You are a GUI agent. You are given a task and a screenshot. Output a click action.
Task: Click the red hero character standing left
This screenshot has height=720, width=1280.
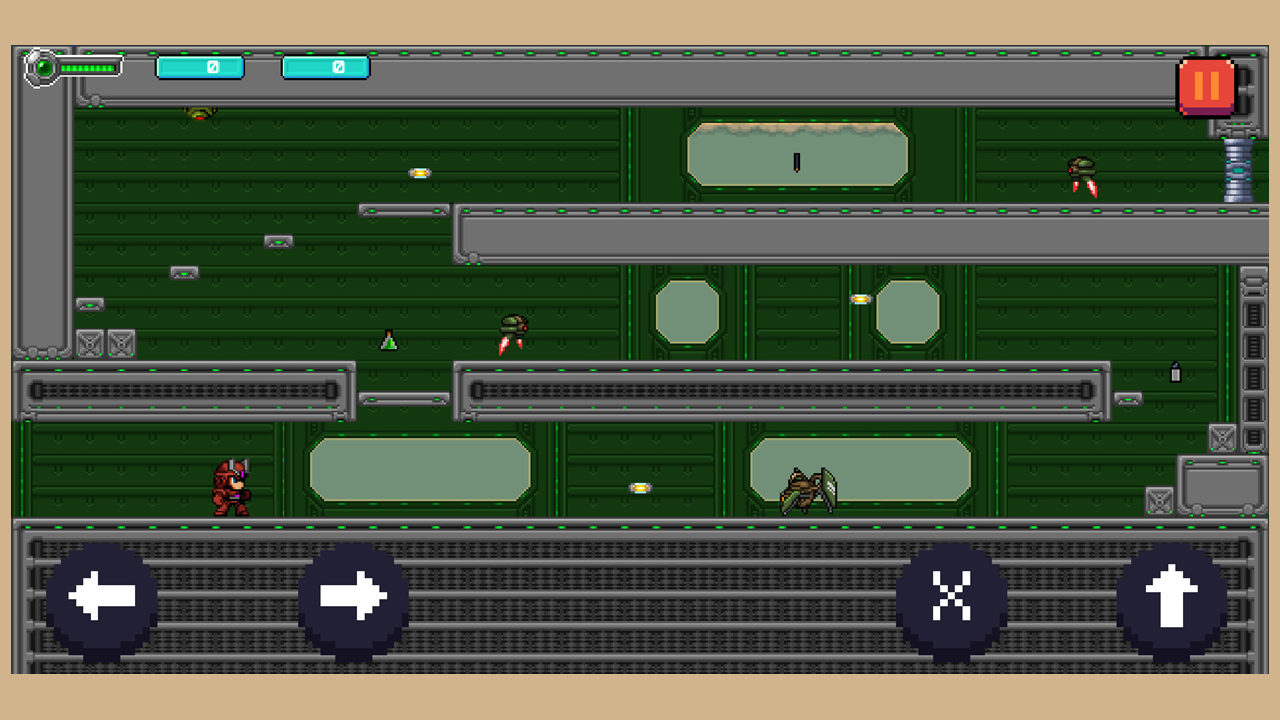[231, 487]
